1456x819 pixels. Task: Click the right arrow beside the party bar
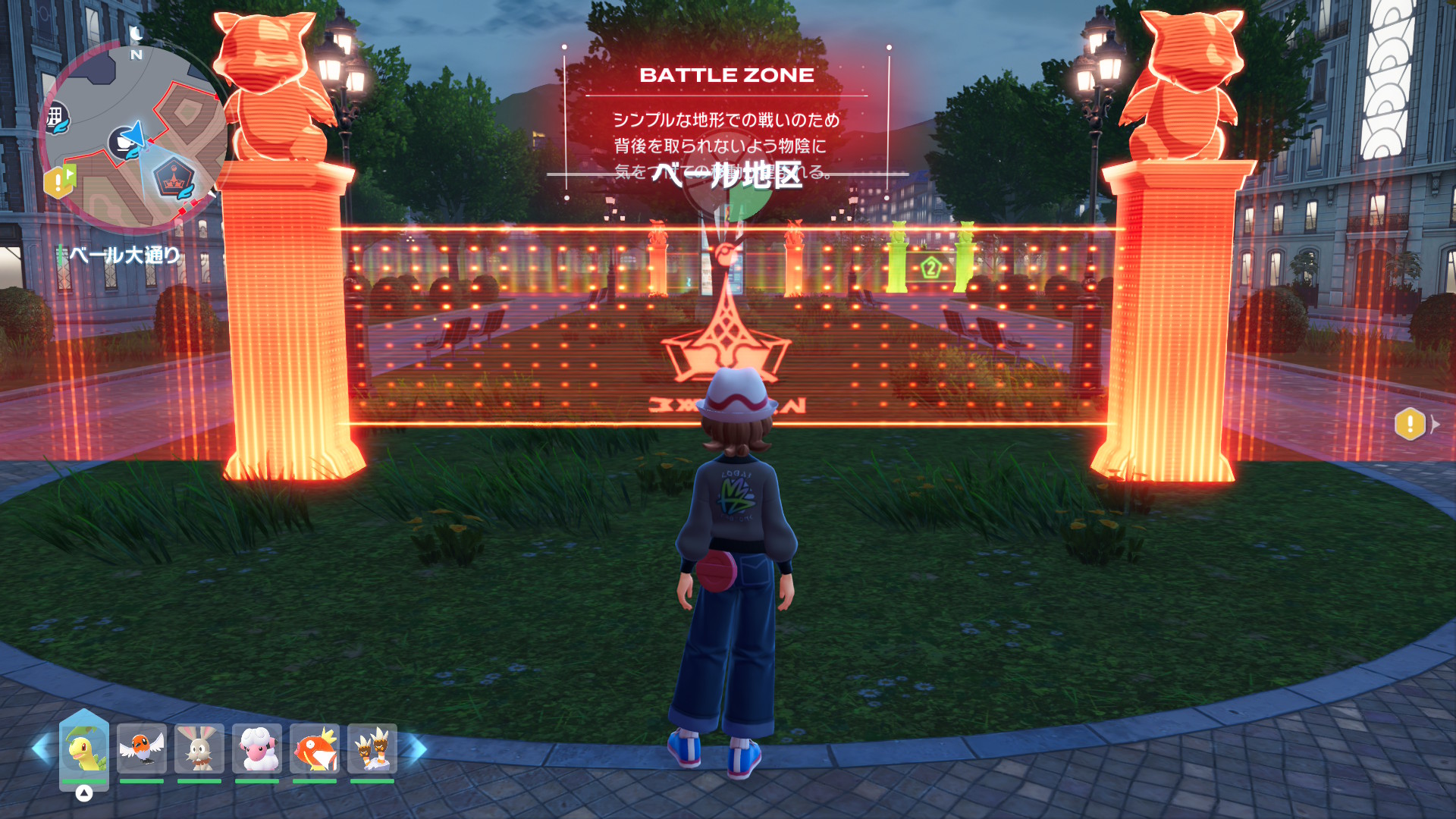tap(417, 749)
